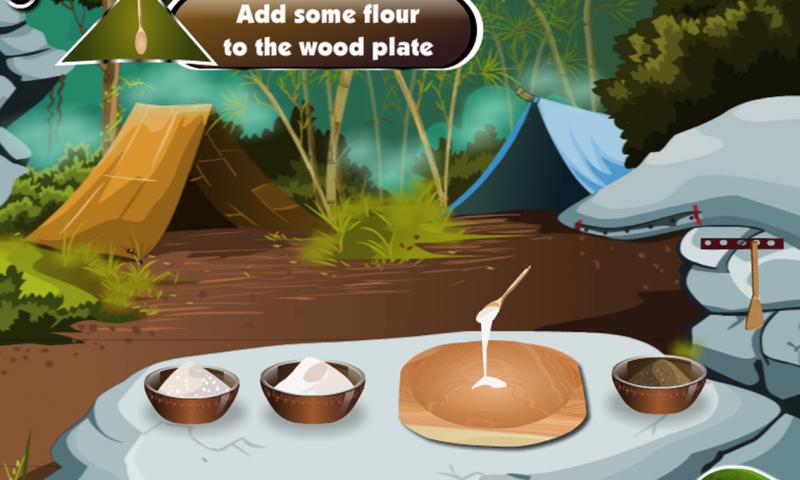This screenshot has height=480, width=800.
Task: Click the spoon hint icon in the triangle
Action: [x=140, y=32]
